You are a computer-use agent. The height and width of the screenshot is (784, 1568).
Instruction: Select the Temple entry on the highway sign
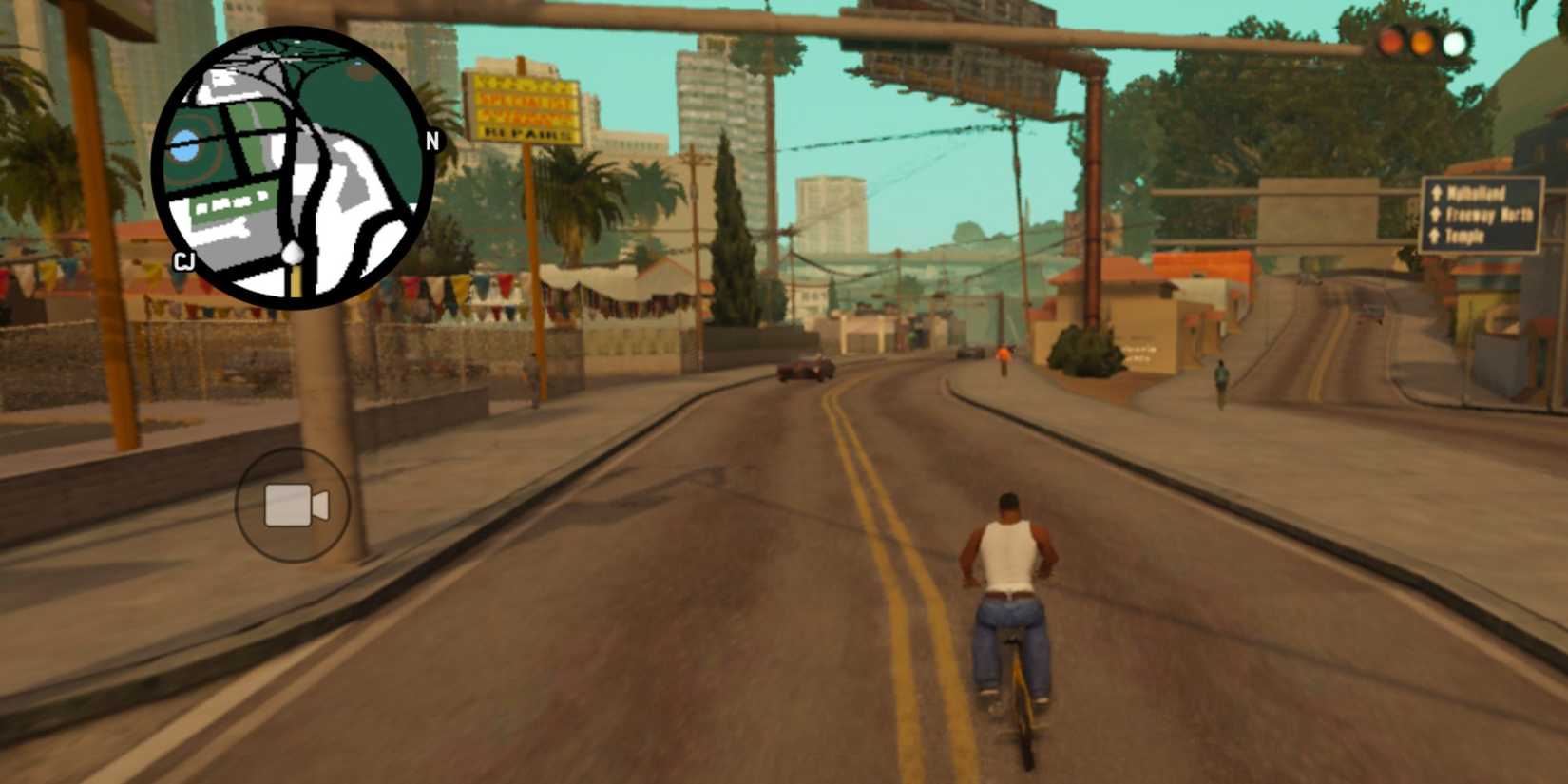[x=1465, y=236]
